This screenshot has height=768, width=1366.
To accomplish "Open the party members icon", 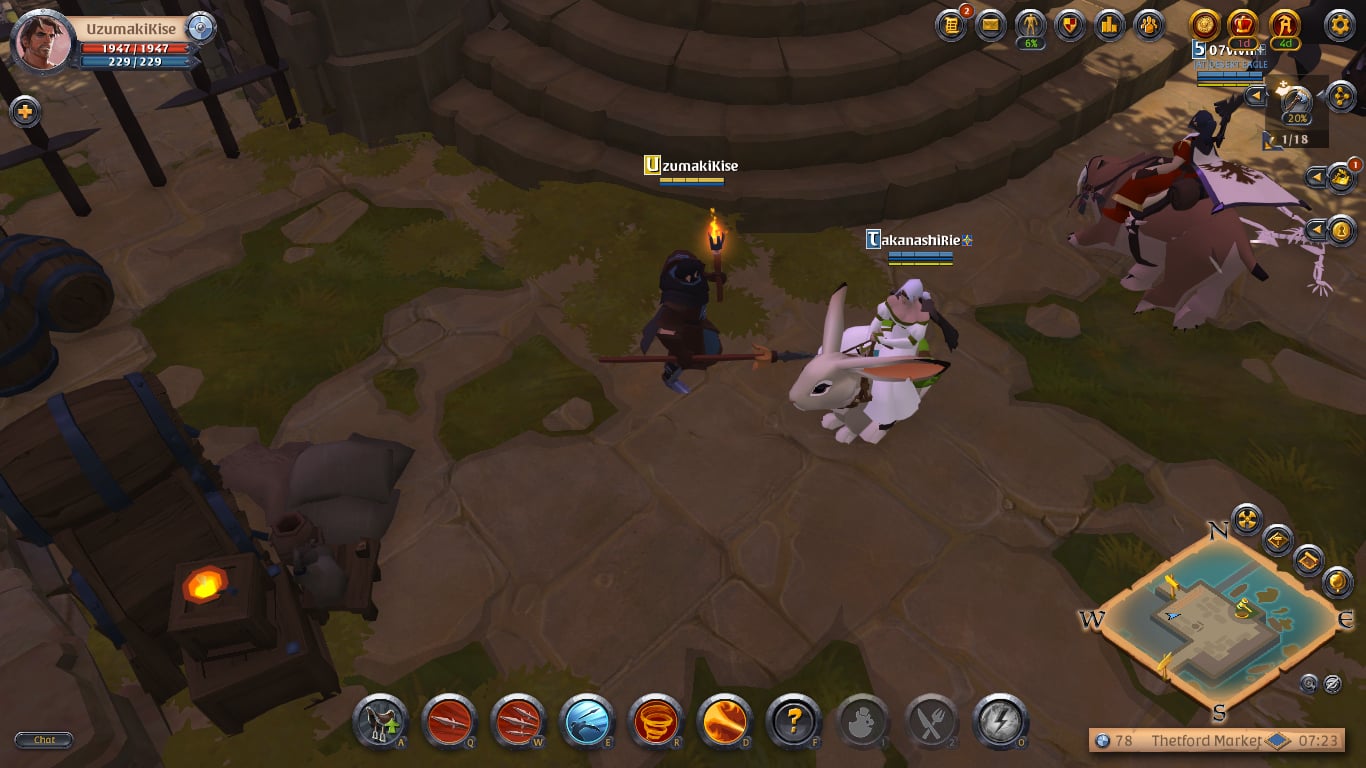I will pos(1148,26).
